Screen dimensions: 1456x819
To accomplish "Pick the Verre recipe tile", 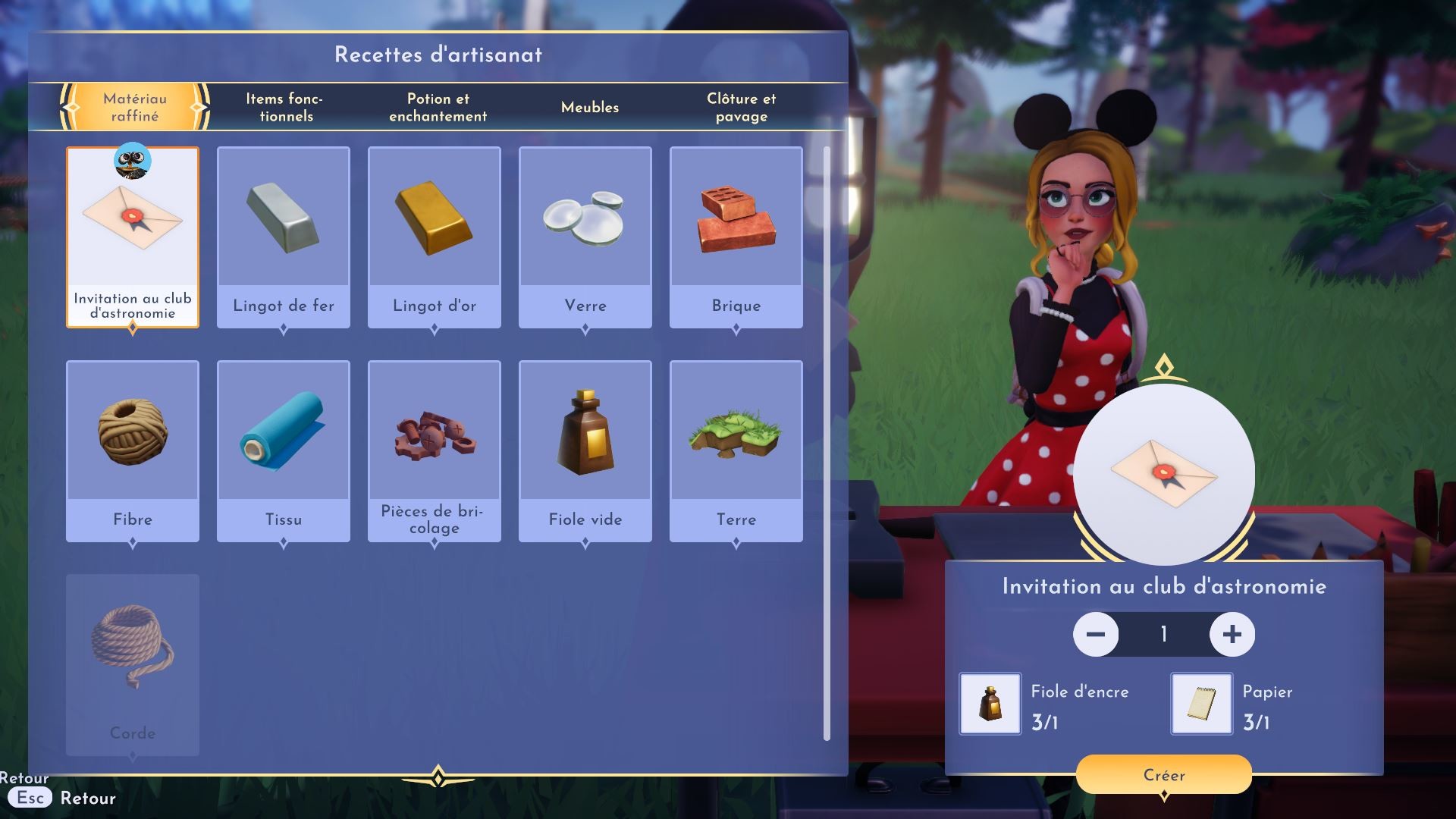I will click(x=585, y=237).
